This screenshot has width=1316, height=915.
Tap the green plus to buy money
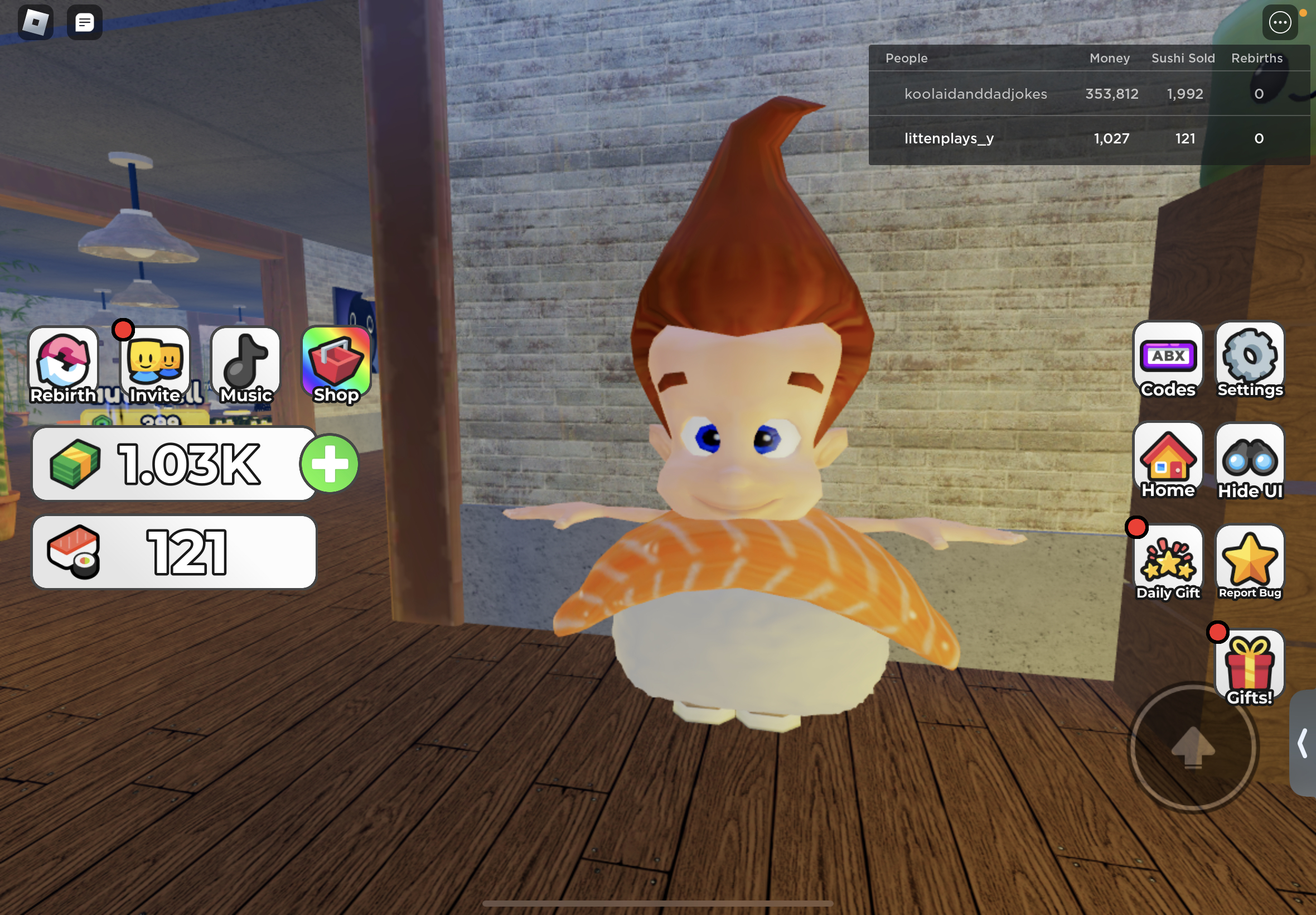click(330, 464)
